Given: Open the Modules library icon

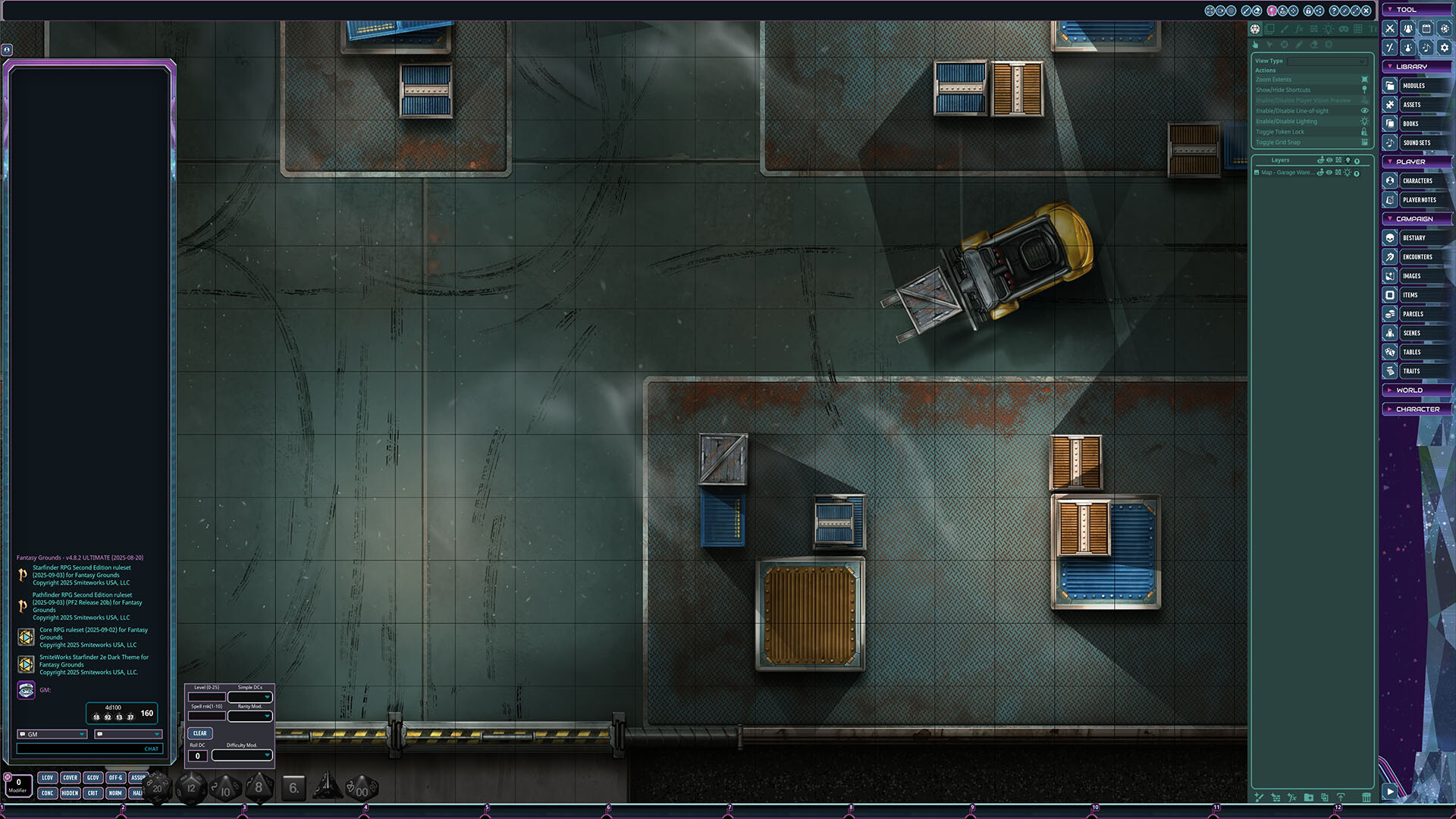Looking at the screenshot, I should [1390, 85].
